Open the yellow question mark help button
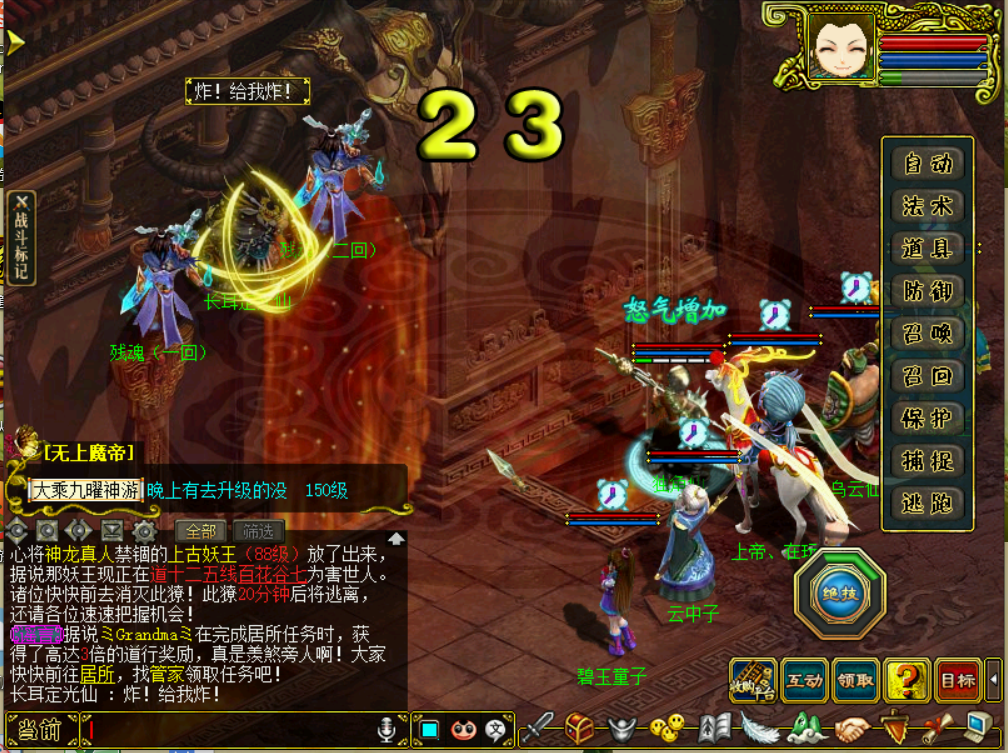This screenshot has width=1008, height=753. point(908,681)
